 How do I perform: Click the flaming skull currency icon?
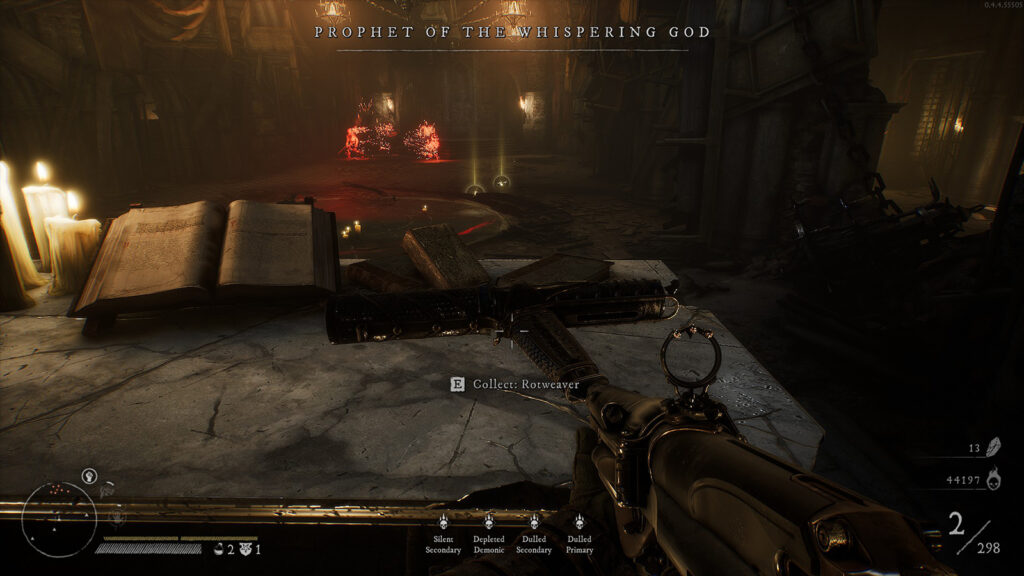[x=995, y=482]
